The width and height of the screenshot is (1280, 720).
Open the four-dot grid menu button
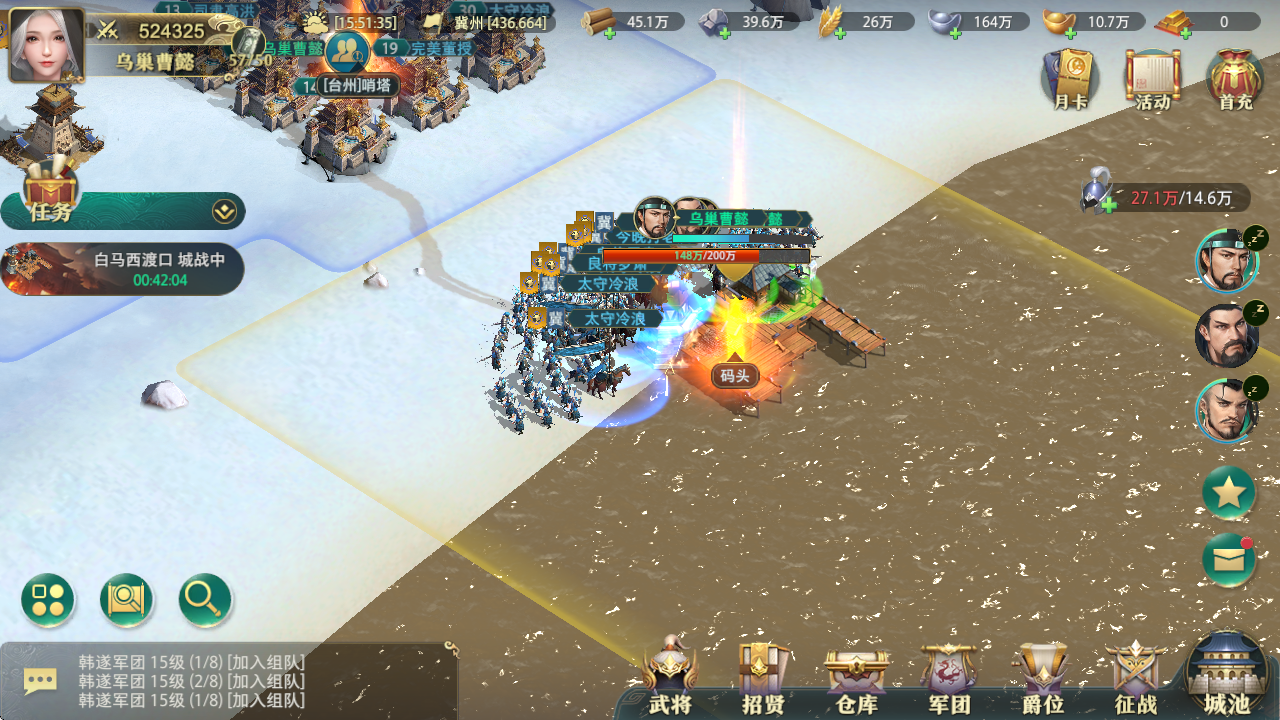coord(48,600)
